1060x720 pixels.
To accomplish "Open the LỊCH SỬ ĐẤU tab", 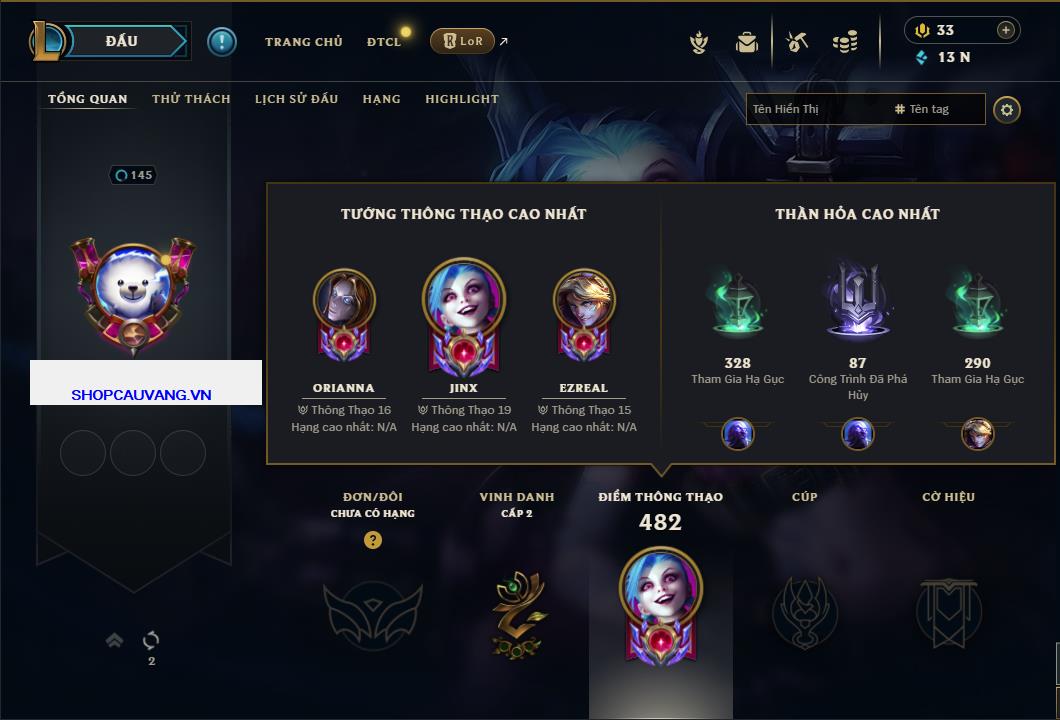I will coord(296,99).
